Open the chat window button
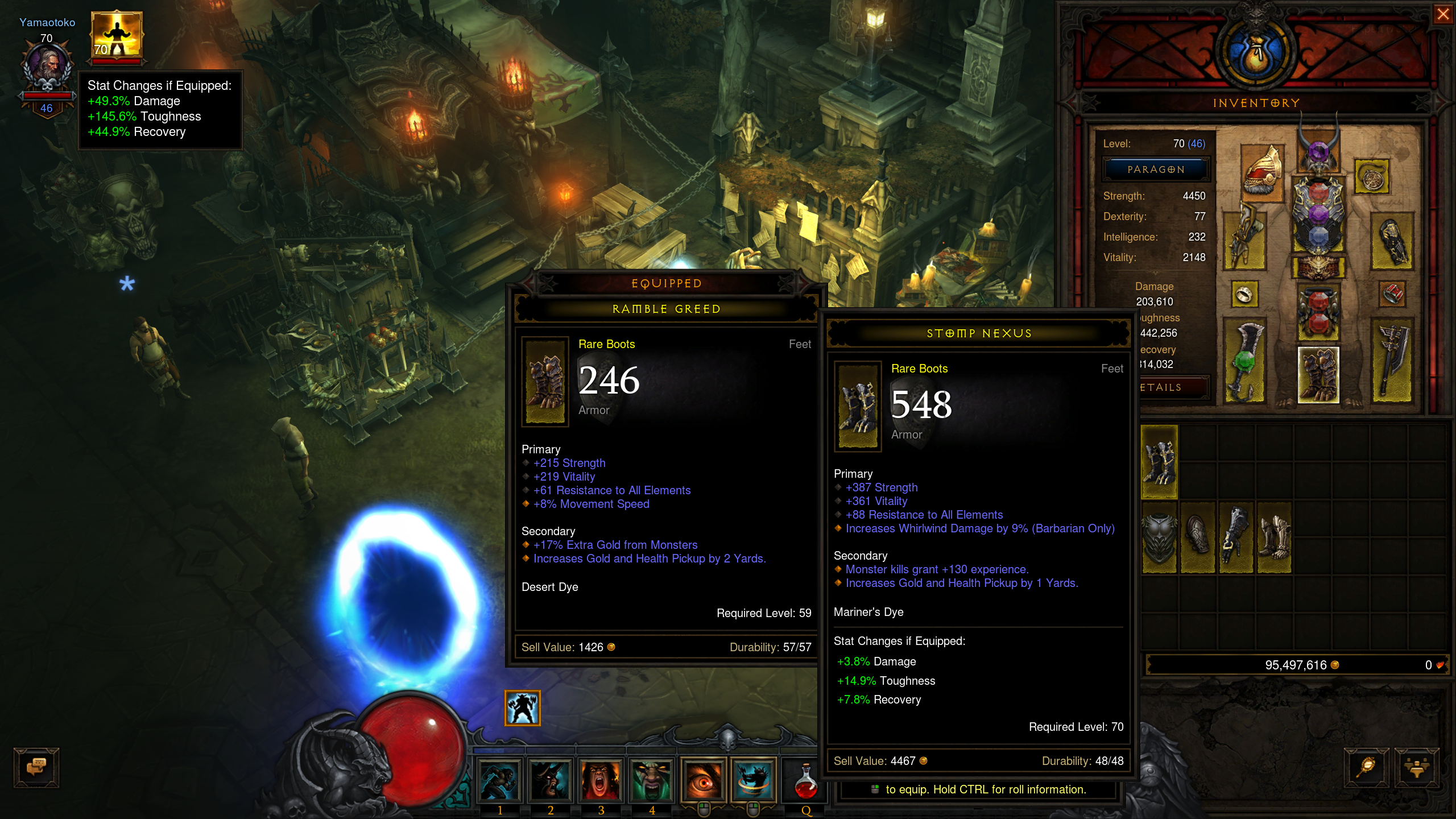Image resolution: width=1456 pixels, height=819 pixels. [36, 767]
